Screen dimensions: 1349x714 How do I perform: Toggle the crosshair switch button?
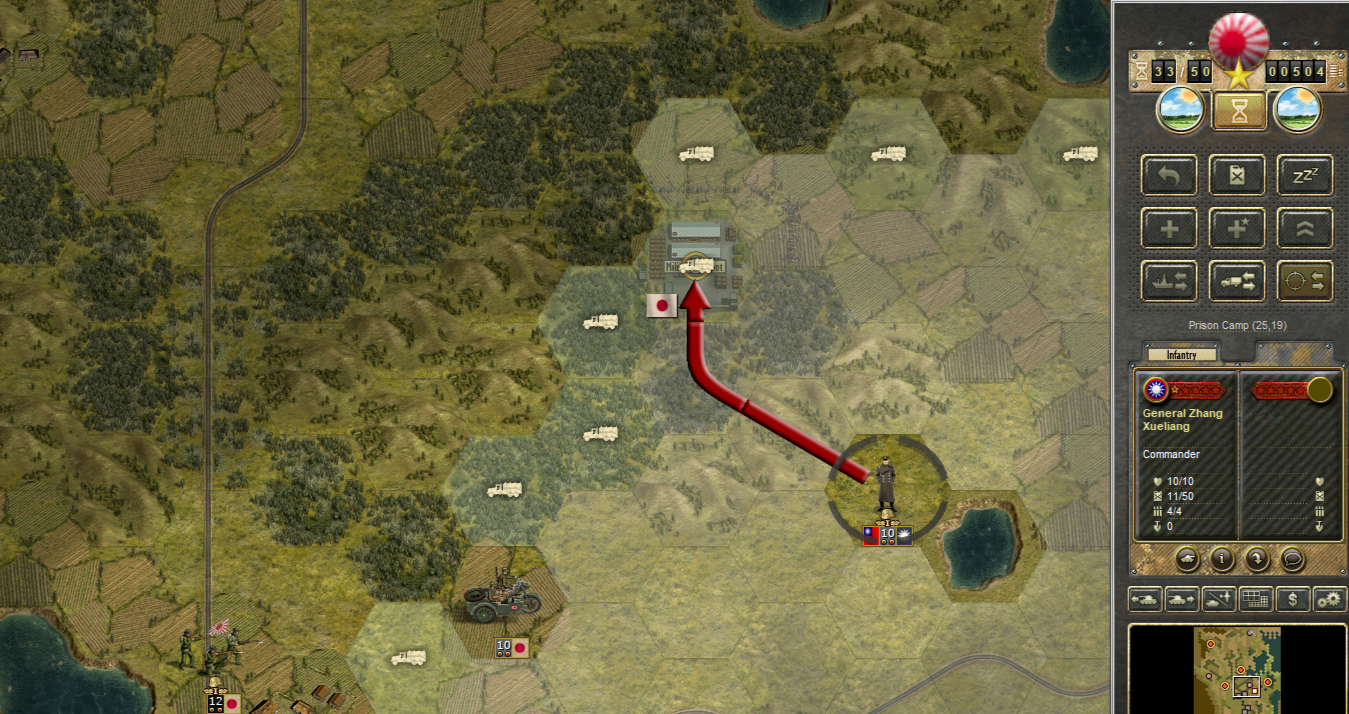pyautogui.click(x=1305, y=281)
